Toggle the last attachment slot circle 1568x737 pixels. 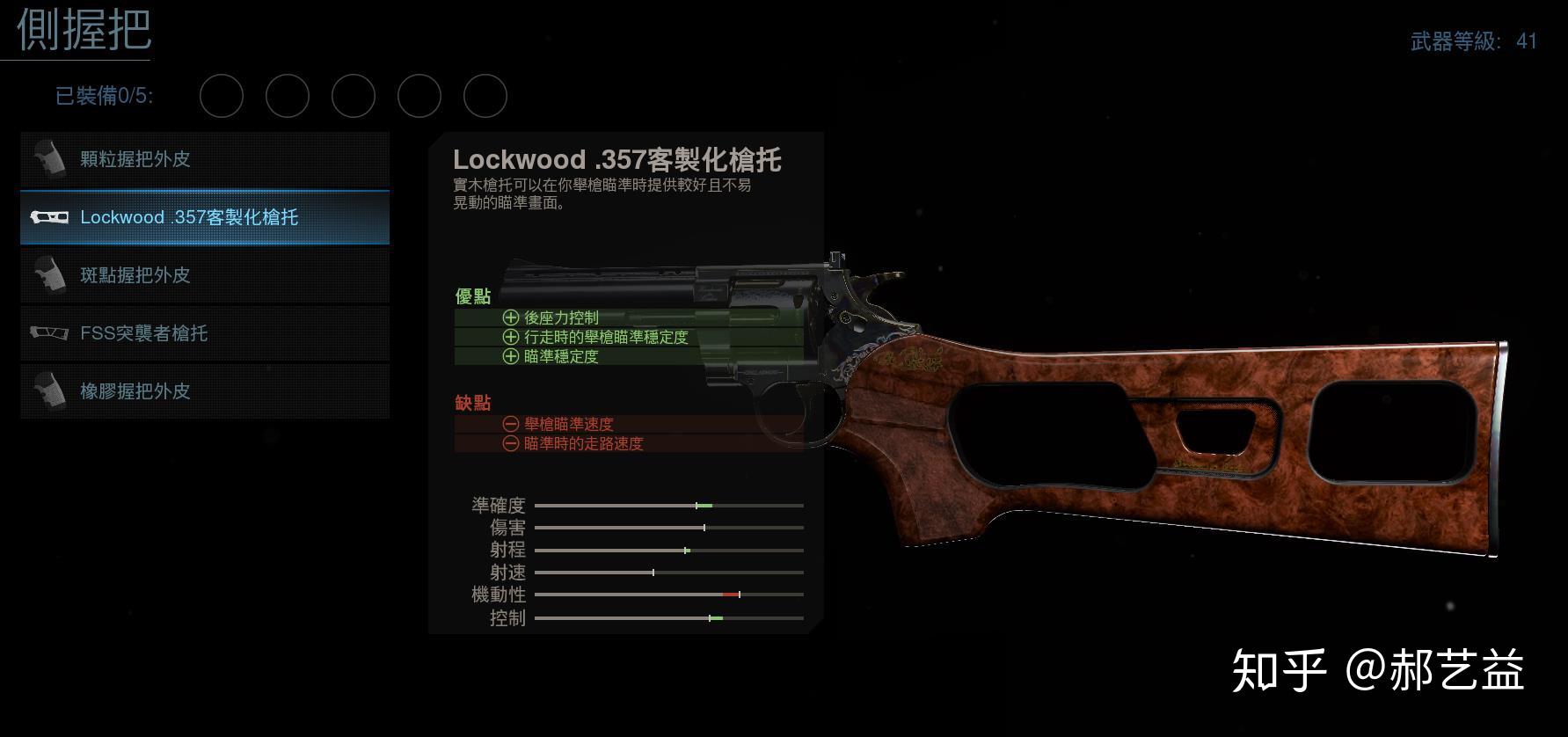tap(485, 96)
